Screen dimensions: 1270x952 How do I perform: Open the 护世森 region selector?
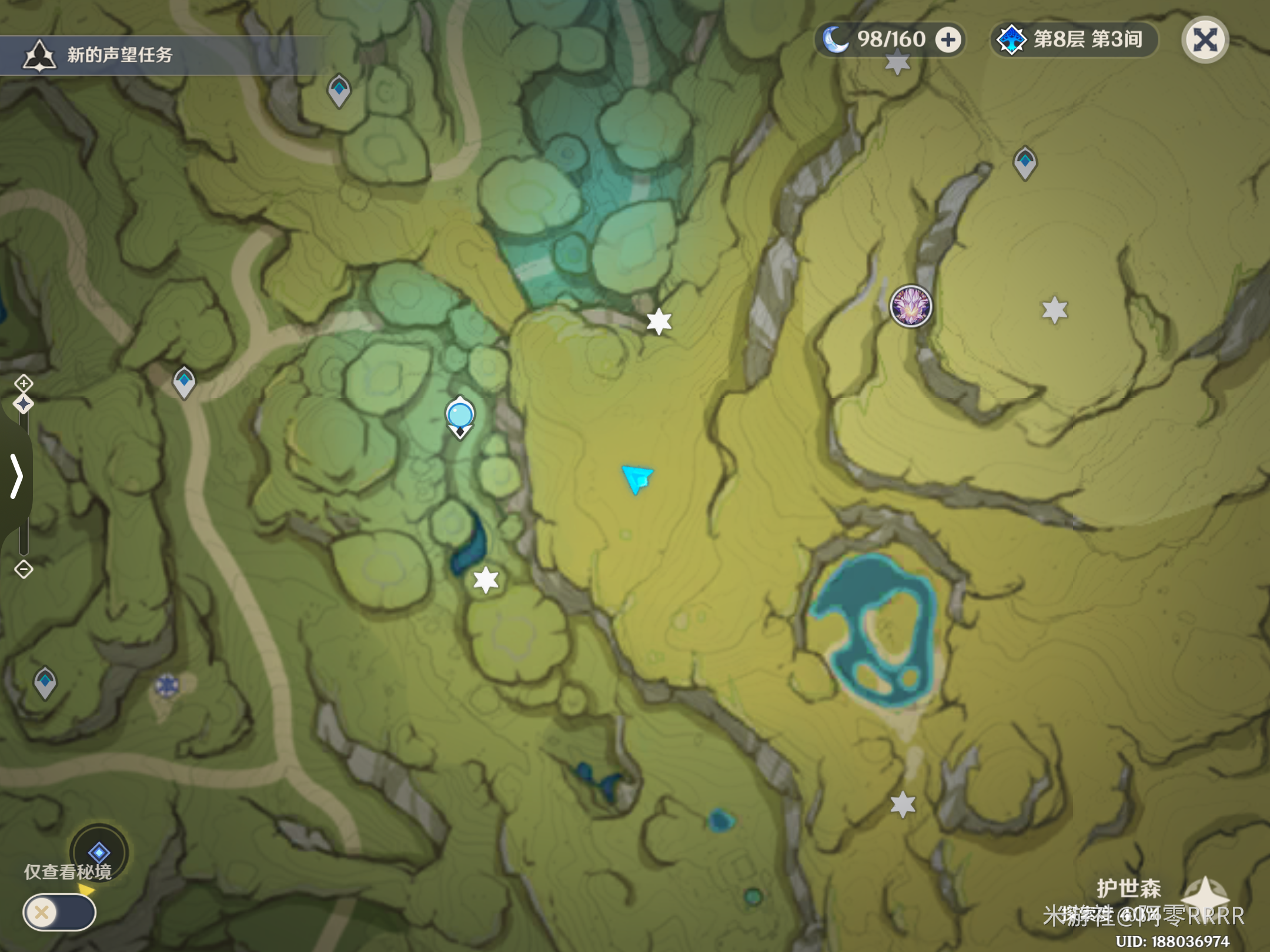pyautogui.click(x=1129, y=888)
